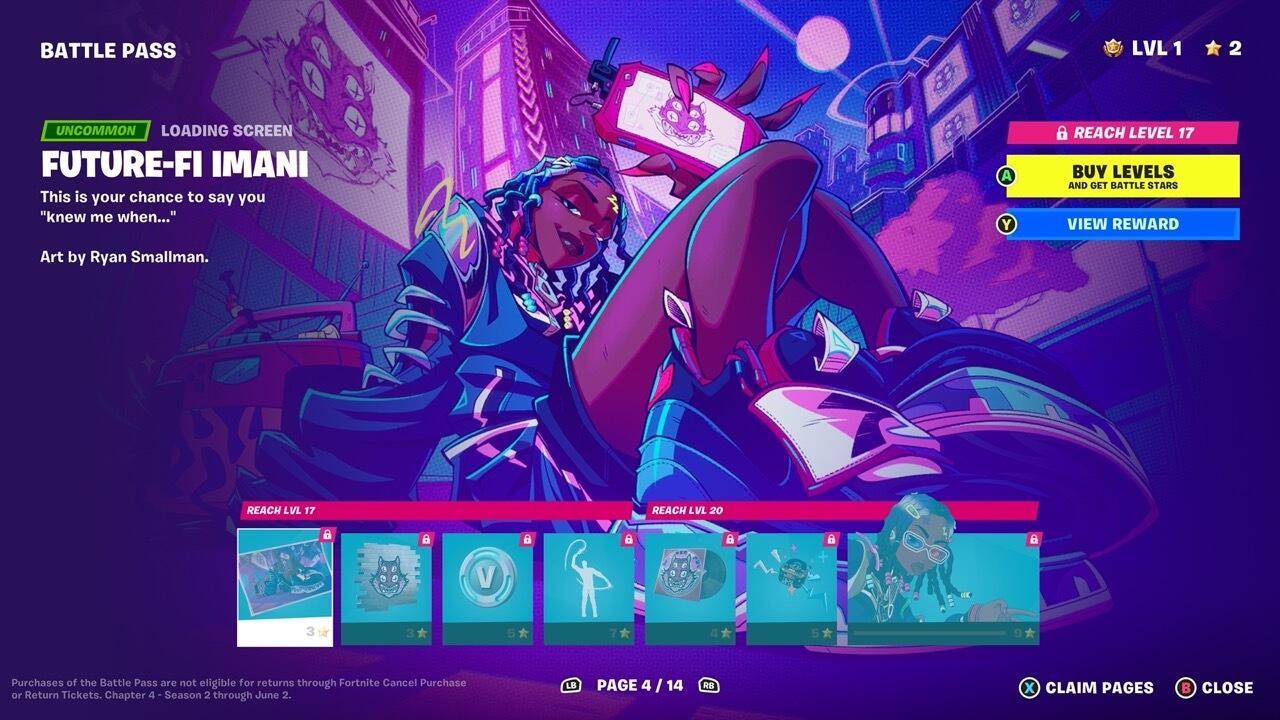Click the Reach Level 17 banner
1280x720 pixels.
[x=1123, y=130]
